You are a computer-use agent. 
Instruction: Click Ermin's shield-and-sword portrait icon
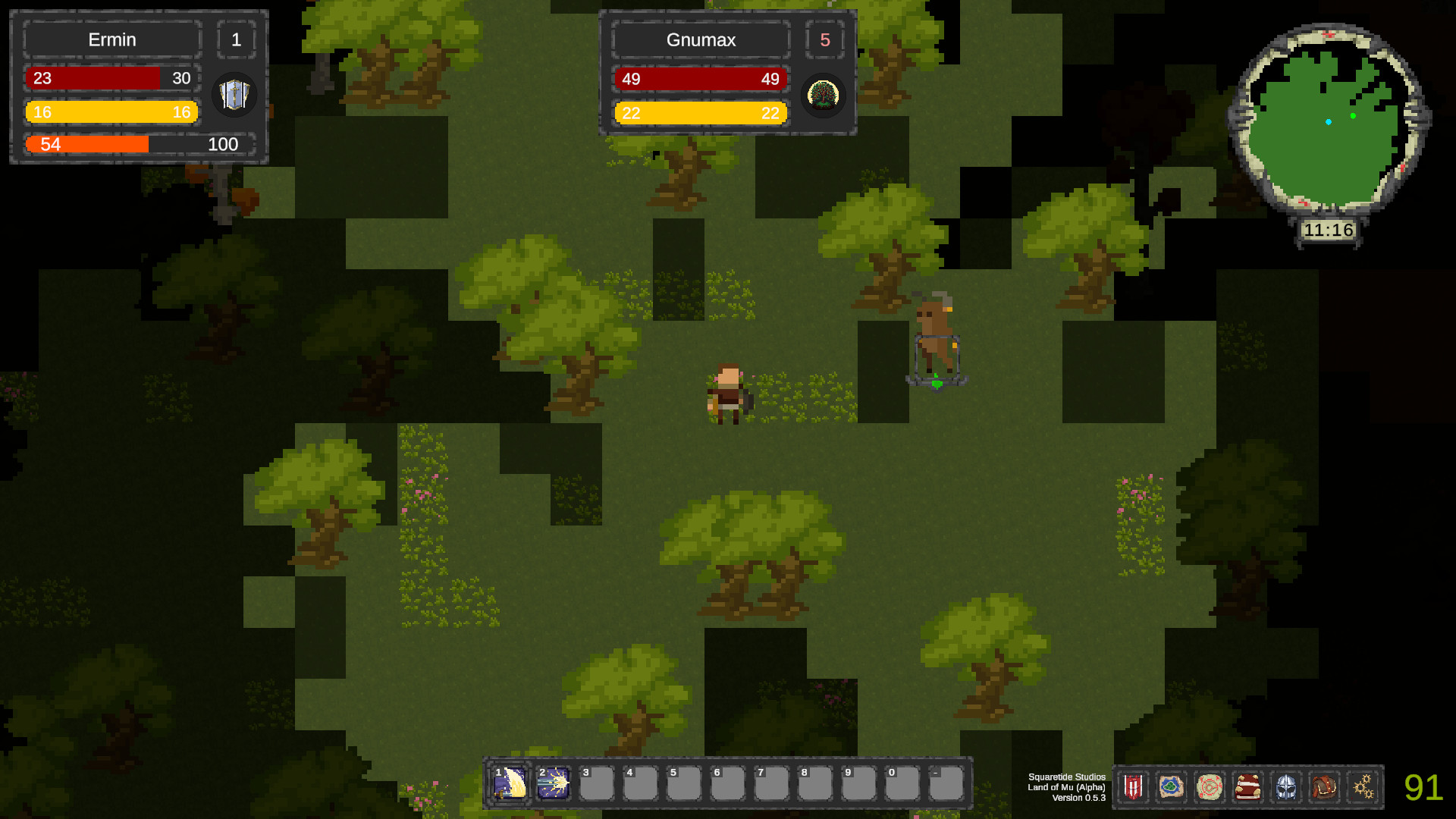point(234,96)
